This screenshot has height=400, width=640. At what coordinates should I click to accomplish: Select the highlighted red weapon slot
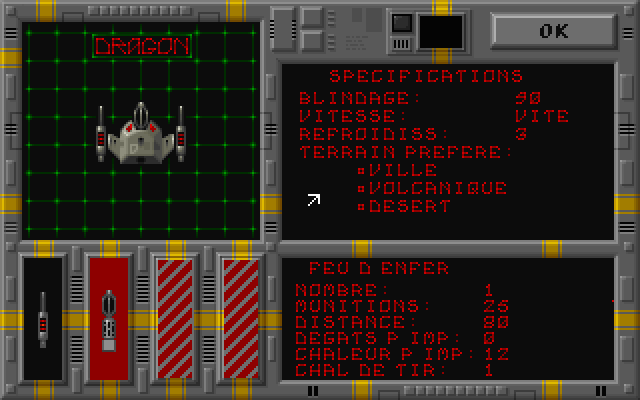click(x=109, y=317)
